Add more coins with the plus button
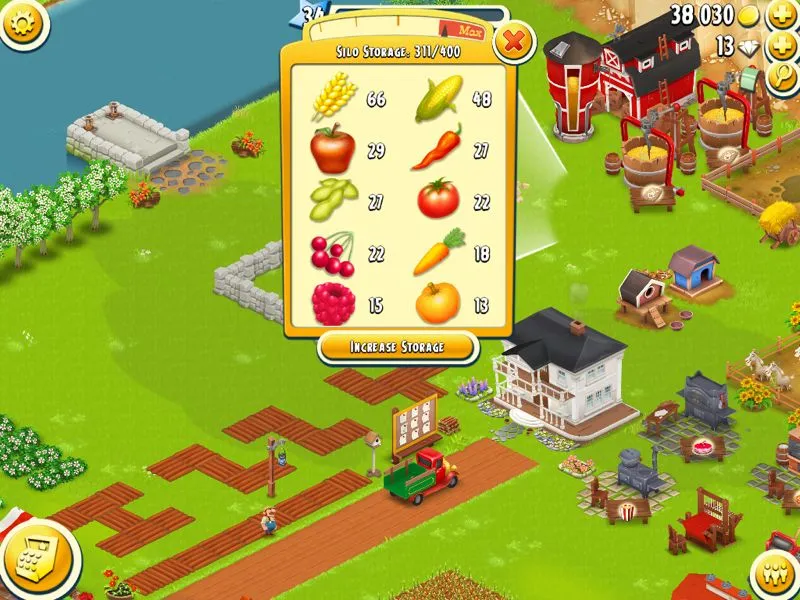 click(781, 16)
